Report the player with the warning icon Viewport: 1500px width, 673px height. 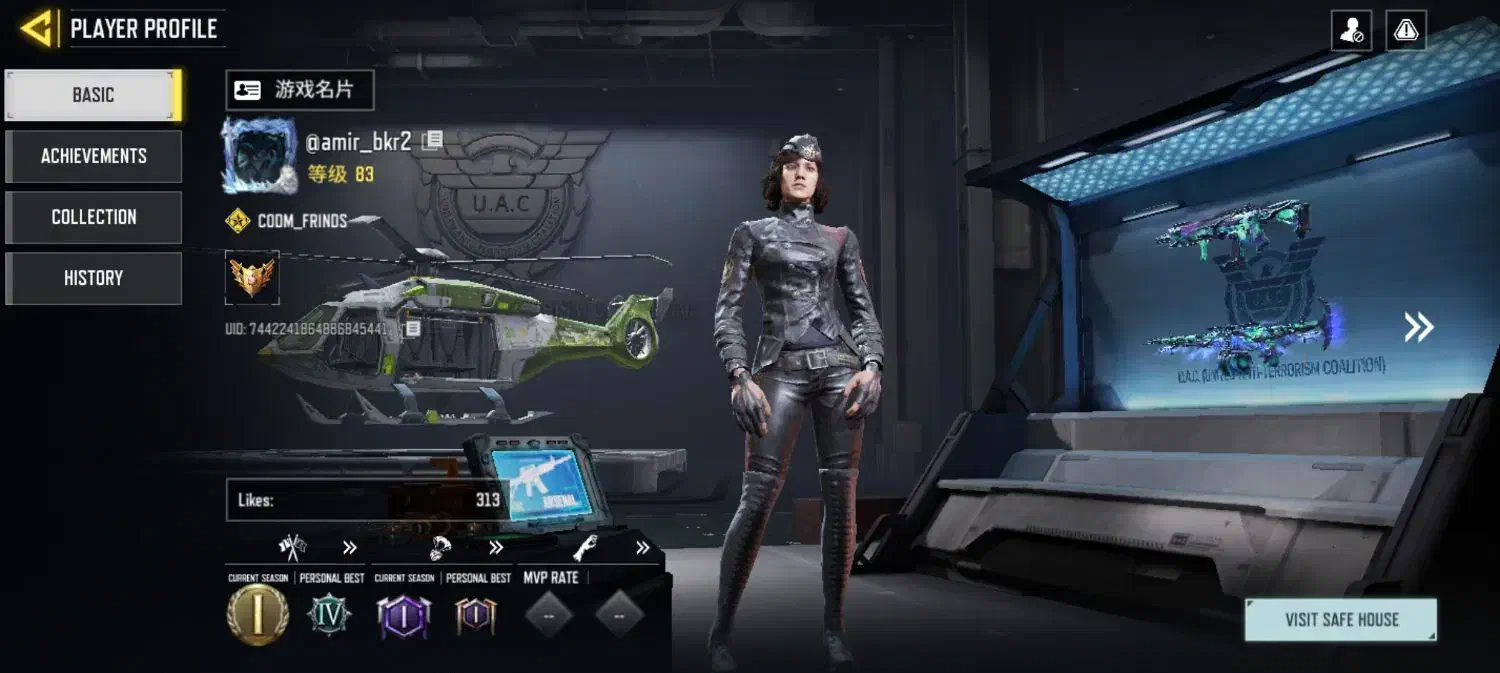[1406, 31]
